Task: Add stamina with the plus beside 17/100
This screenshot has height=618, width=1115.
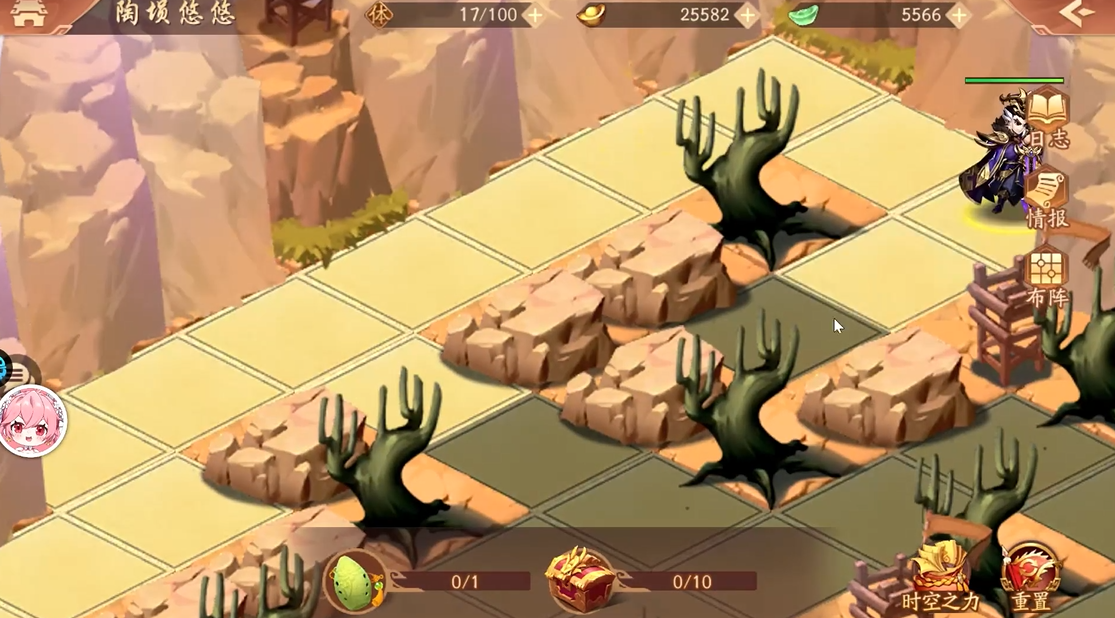Action: coord(534,15)
